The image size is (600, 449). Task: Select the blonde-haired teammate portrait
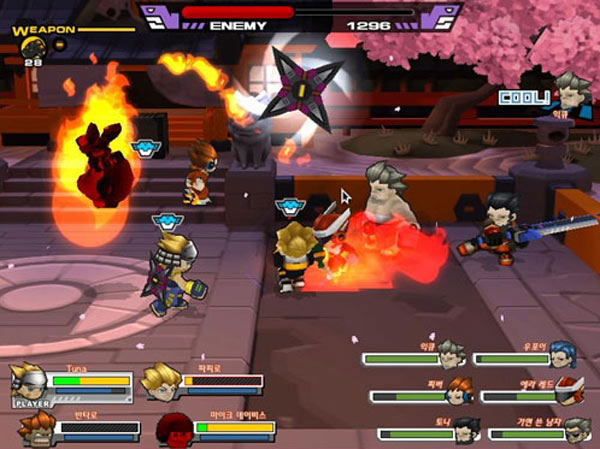click(160, 381)
